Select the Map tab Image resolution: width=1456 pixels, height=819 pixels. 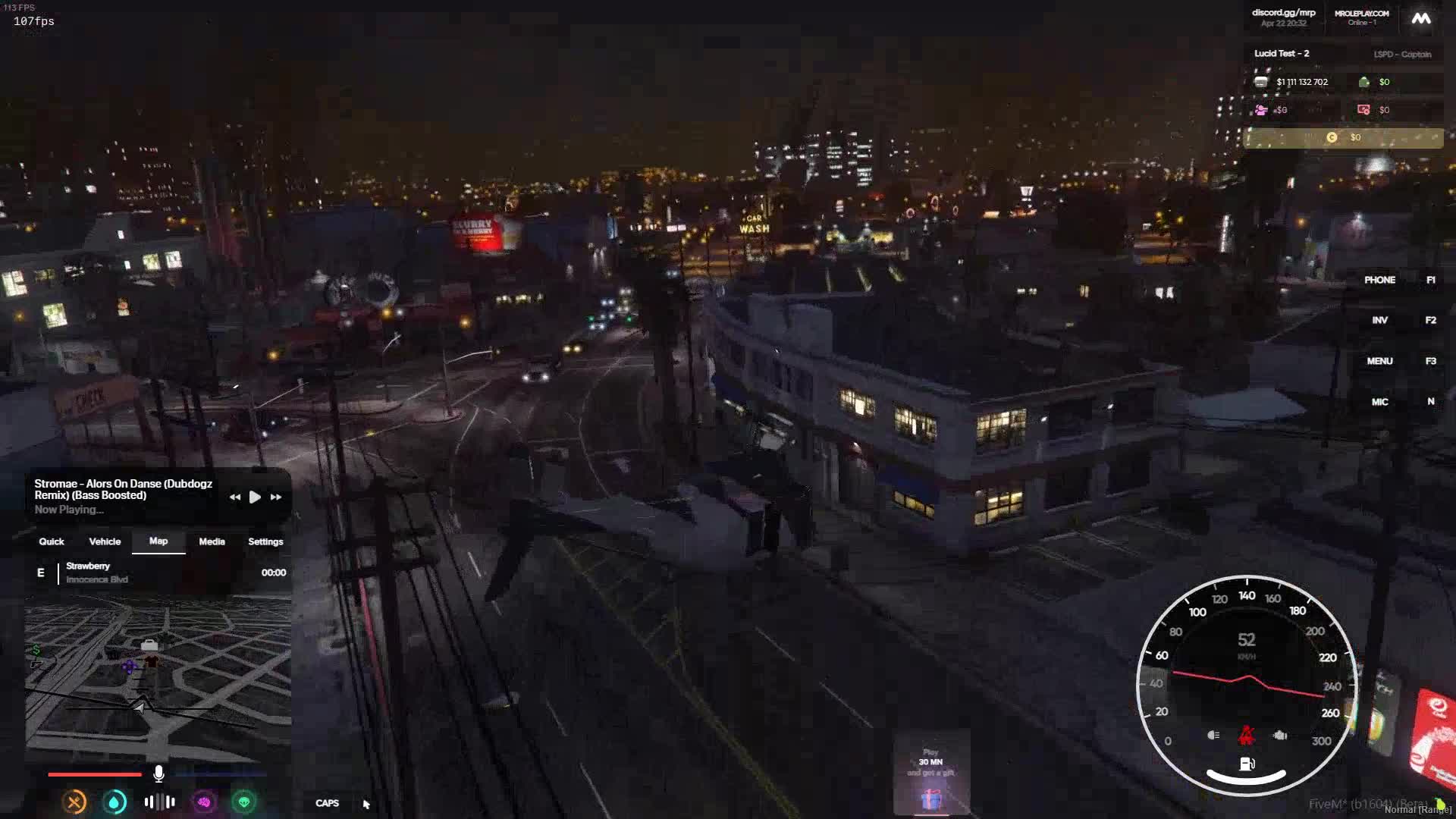pos(158,541)
